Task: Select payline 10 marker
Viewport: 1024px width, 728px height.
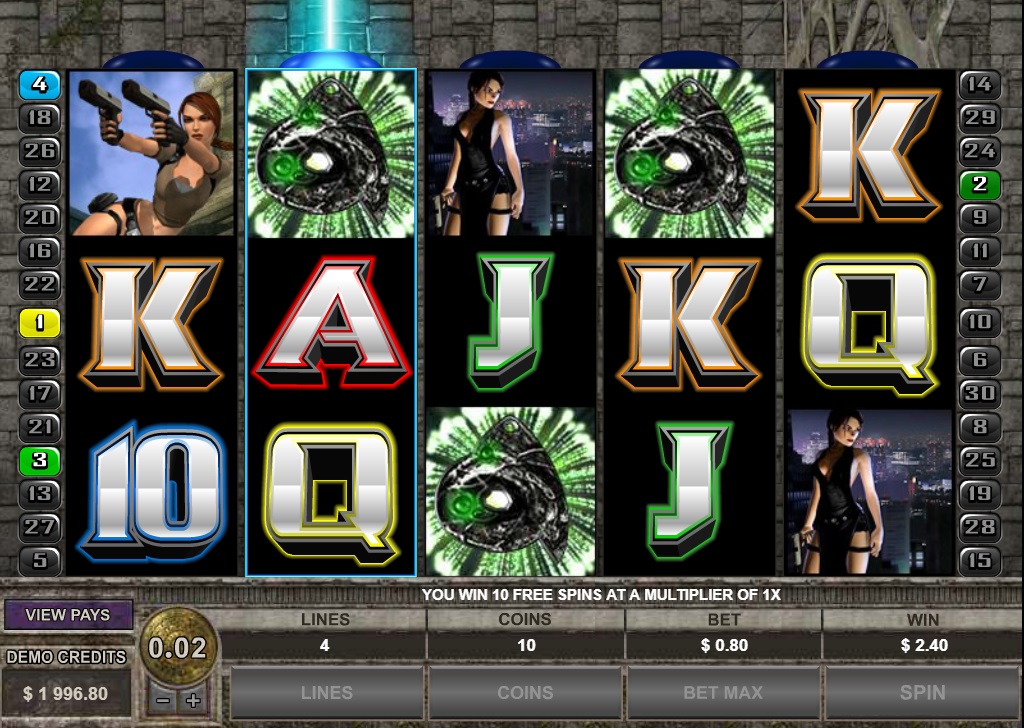Action: click(980, 322)
